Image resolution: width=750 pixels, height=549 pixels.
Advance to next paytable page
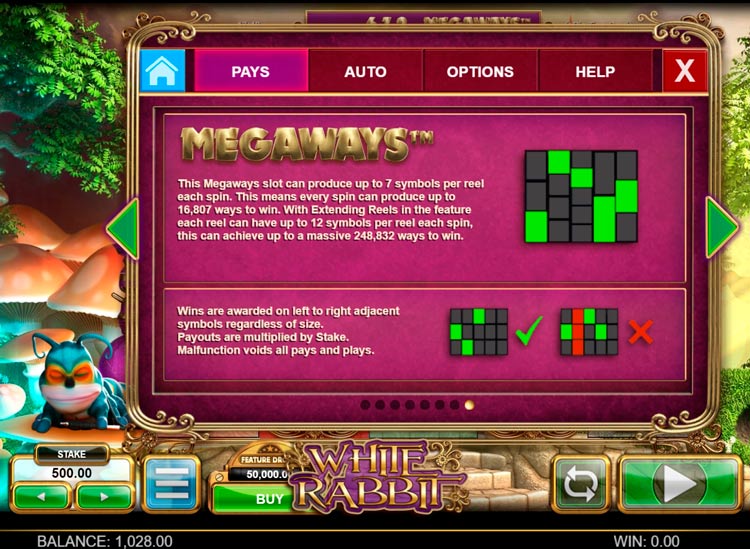(722, 229)
